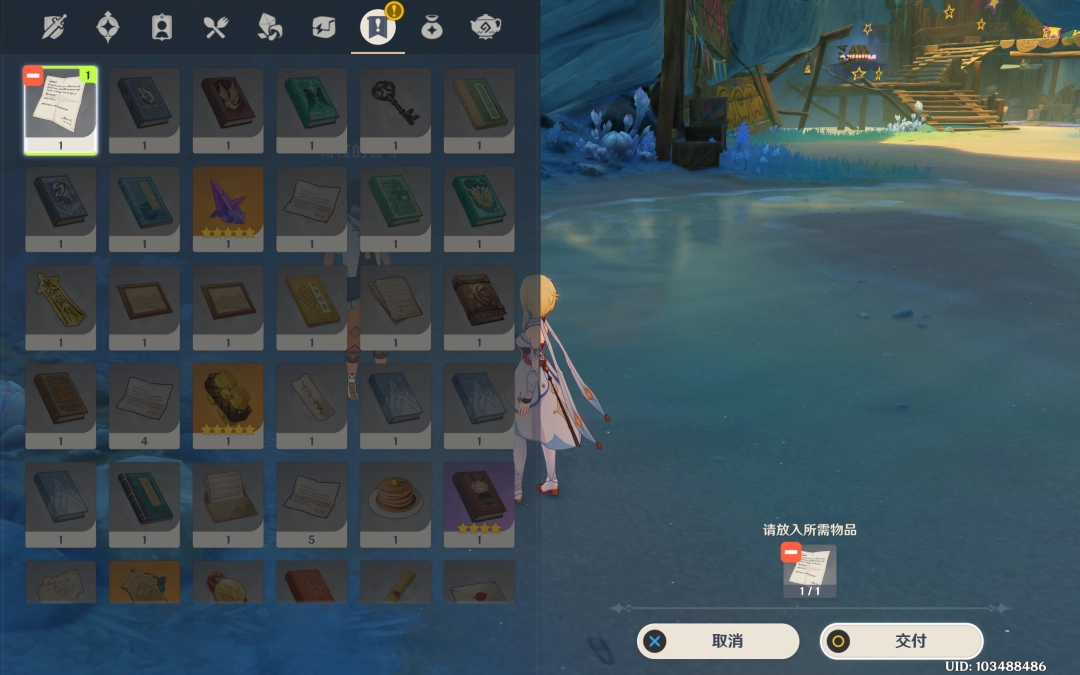The image size is (1080, 675).
Task: Select the quest items tab with exclamation mark
Action: tap(377, 27)
